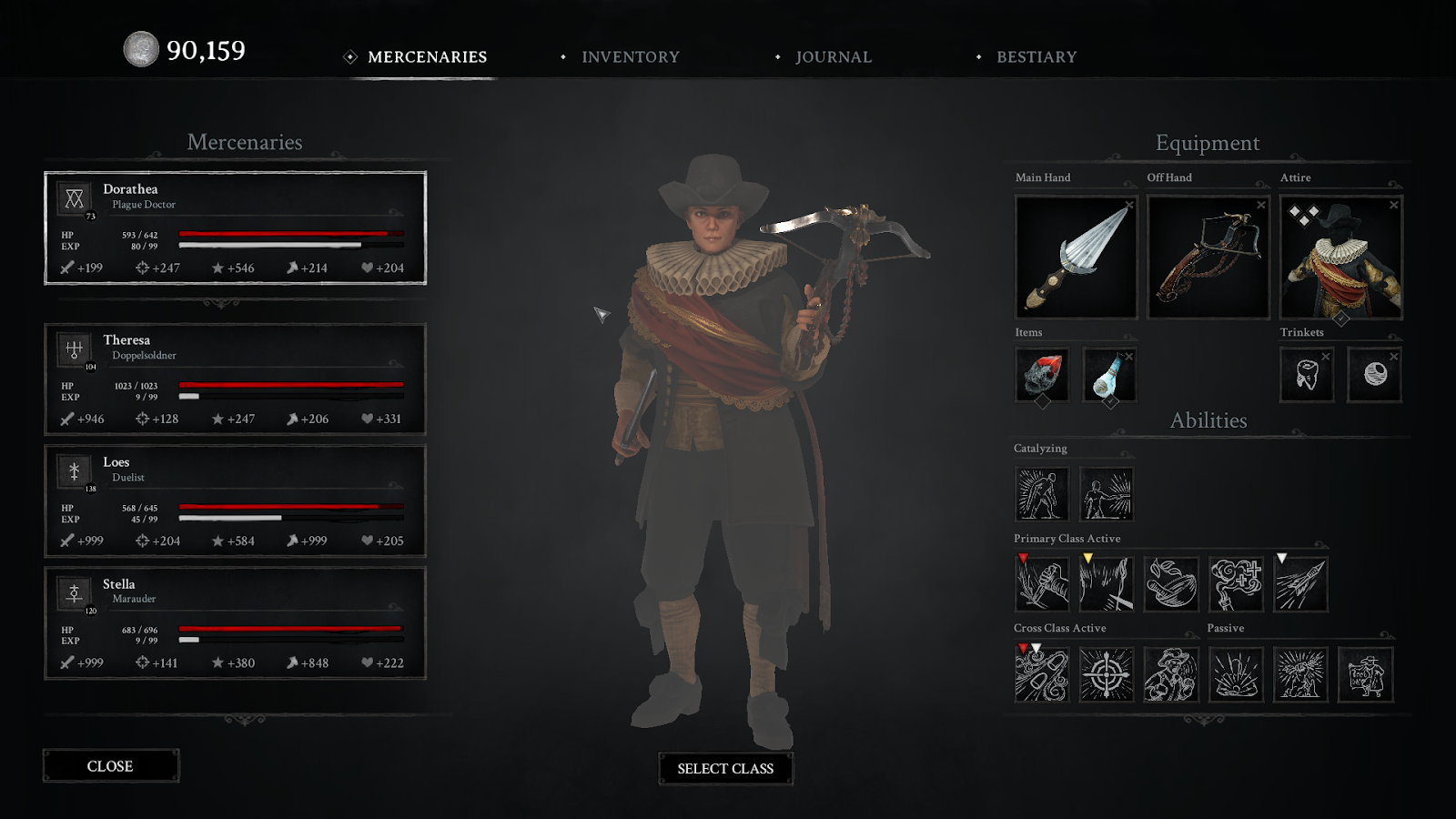Screen dimensions: 1456x819
Task: Choose Loes the Duelist from the list
Action: [x=235, y=500]
